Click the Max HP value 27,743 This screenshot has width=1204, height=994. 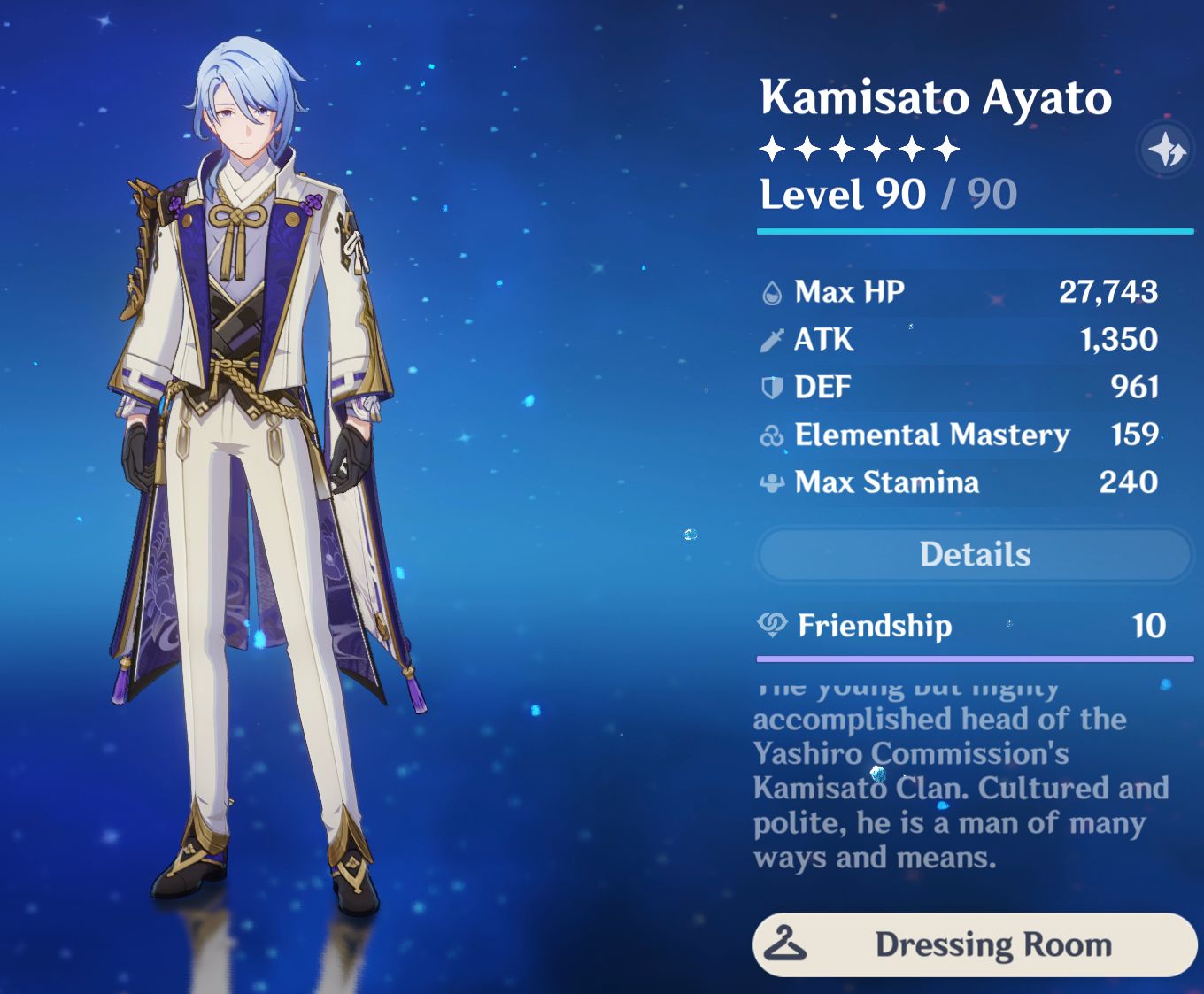coord(1110,290)
